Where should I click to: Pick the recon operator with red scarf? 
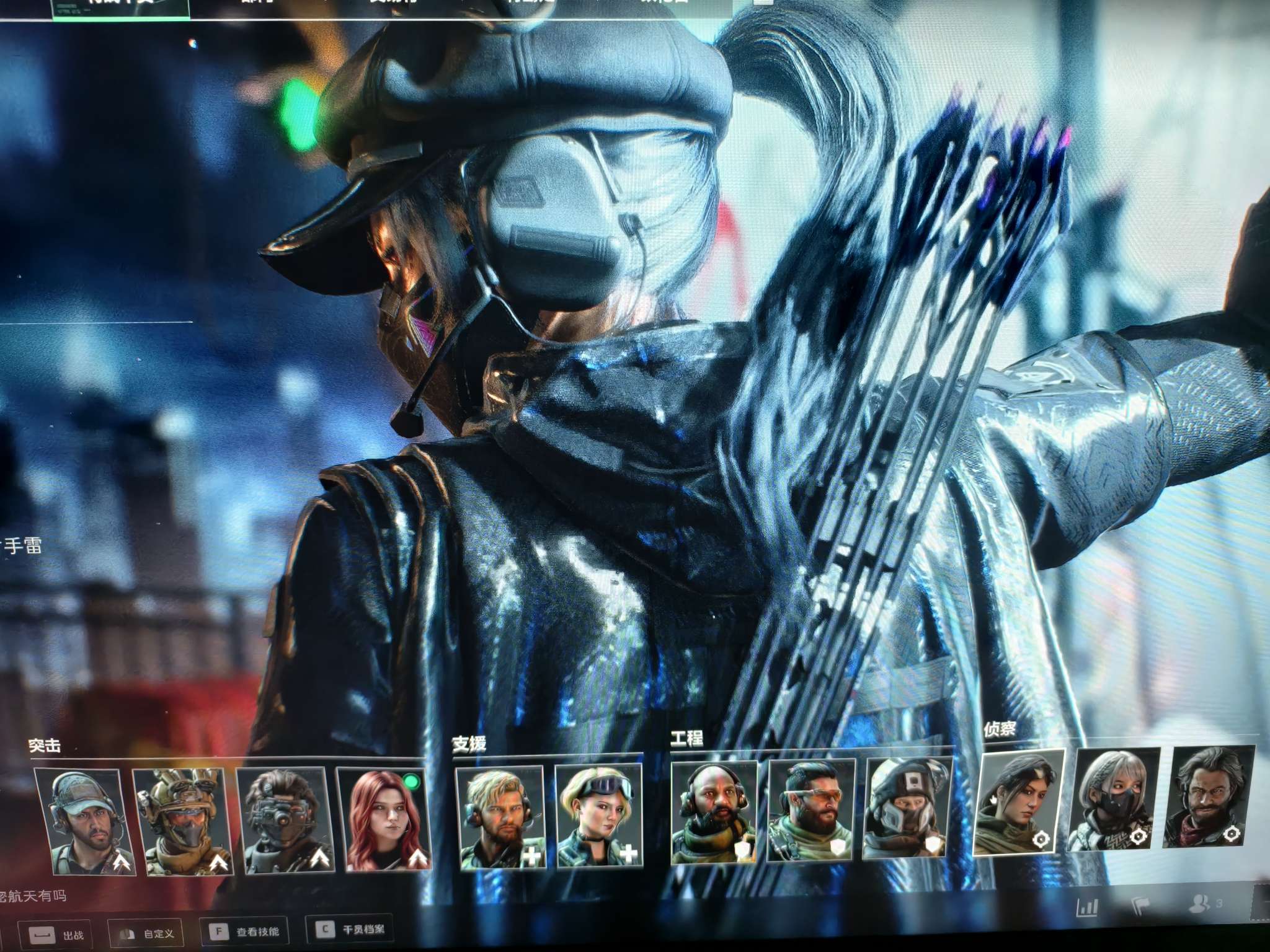tap(1208, 796)
